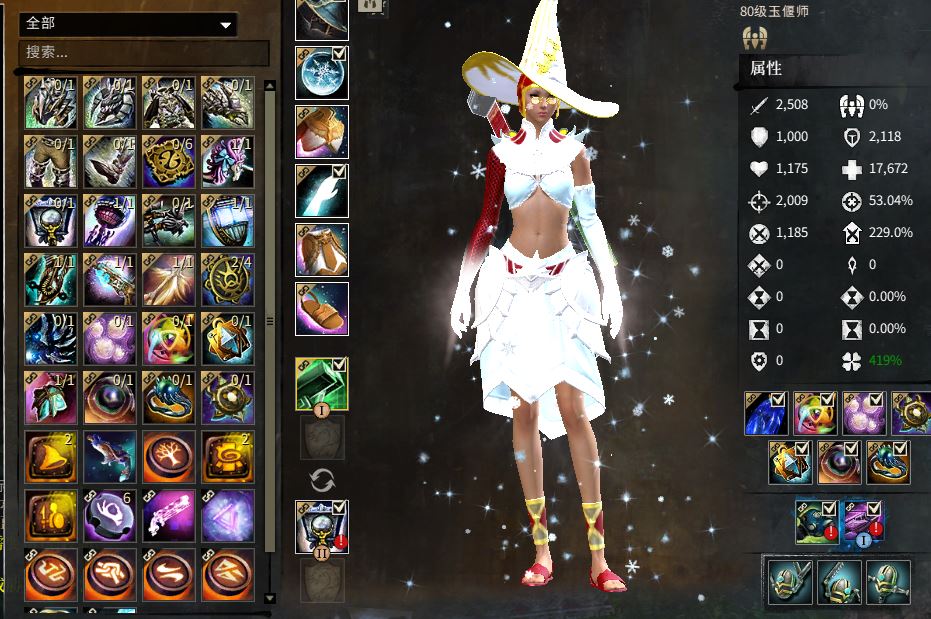Image resolution: width=931 pixels, height=619 pixels.
Task: Pick the orange tree rune in inventory
Action: pos(168,457)
